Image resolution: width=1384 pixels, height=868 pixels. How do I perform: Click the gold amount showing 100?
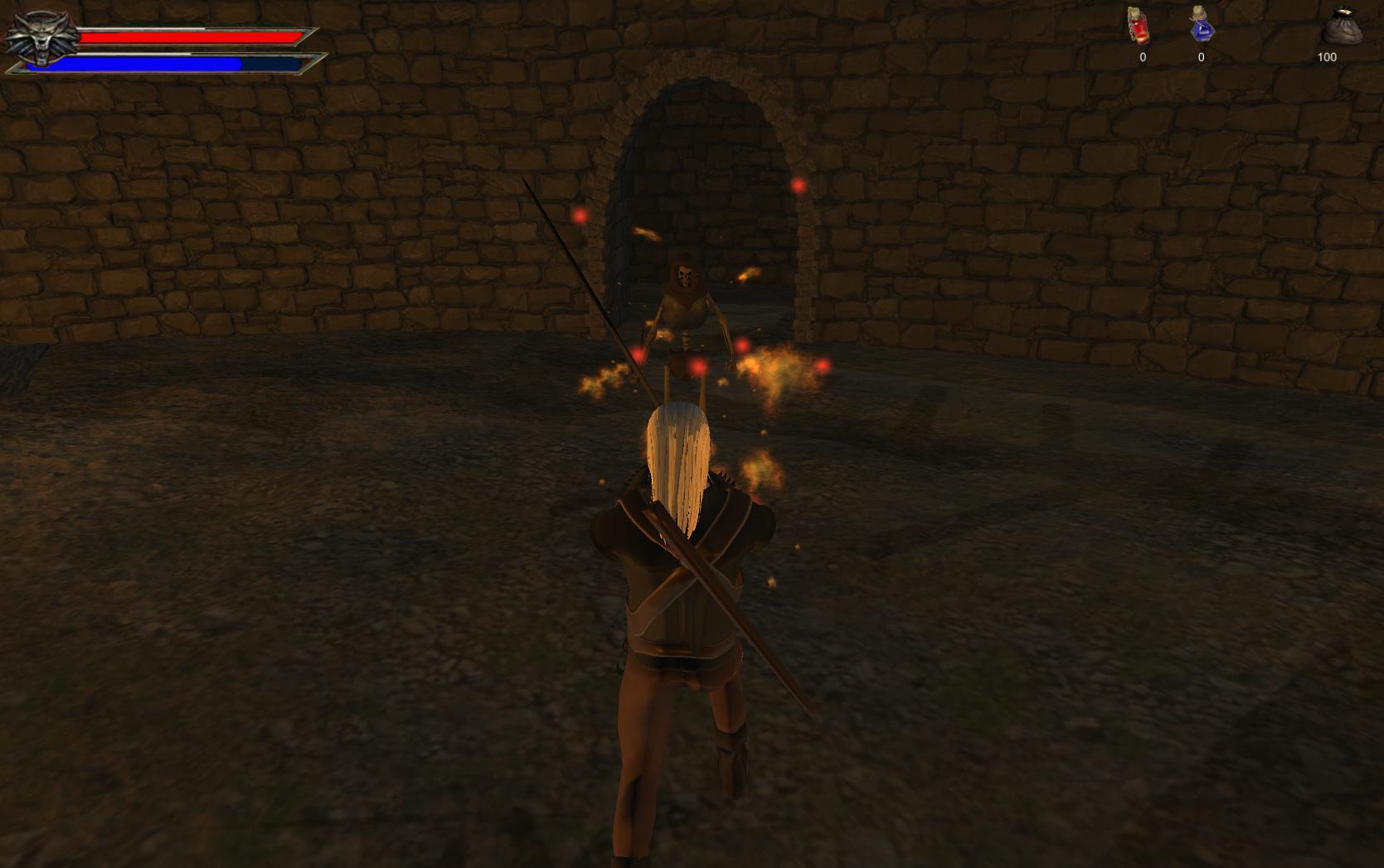(1327, 56)
